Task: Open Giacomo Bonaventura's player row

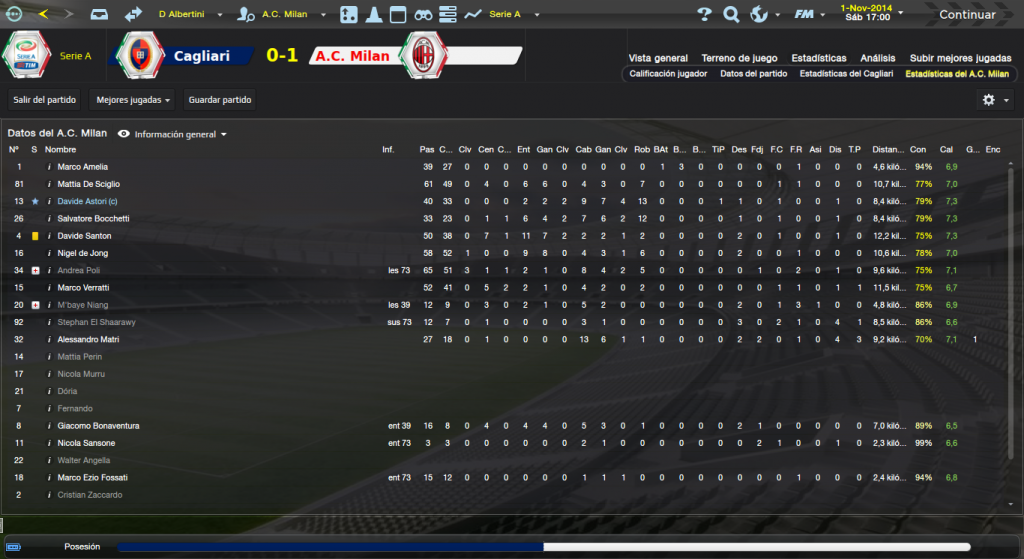Action: click(x=98, y=426)
